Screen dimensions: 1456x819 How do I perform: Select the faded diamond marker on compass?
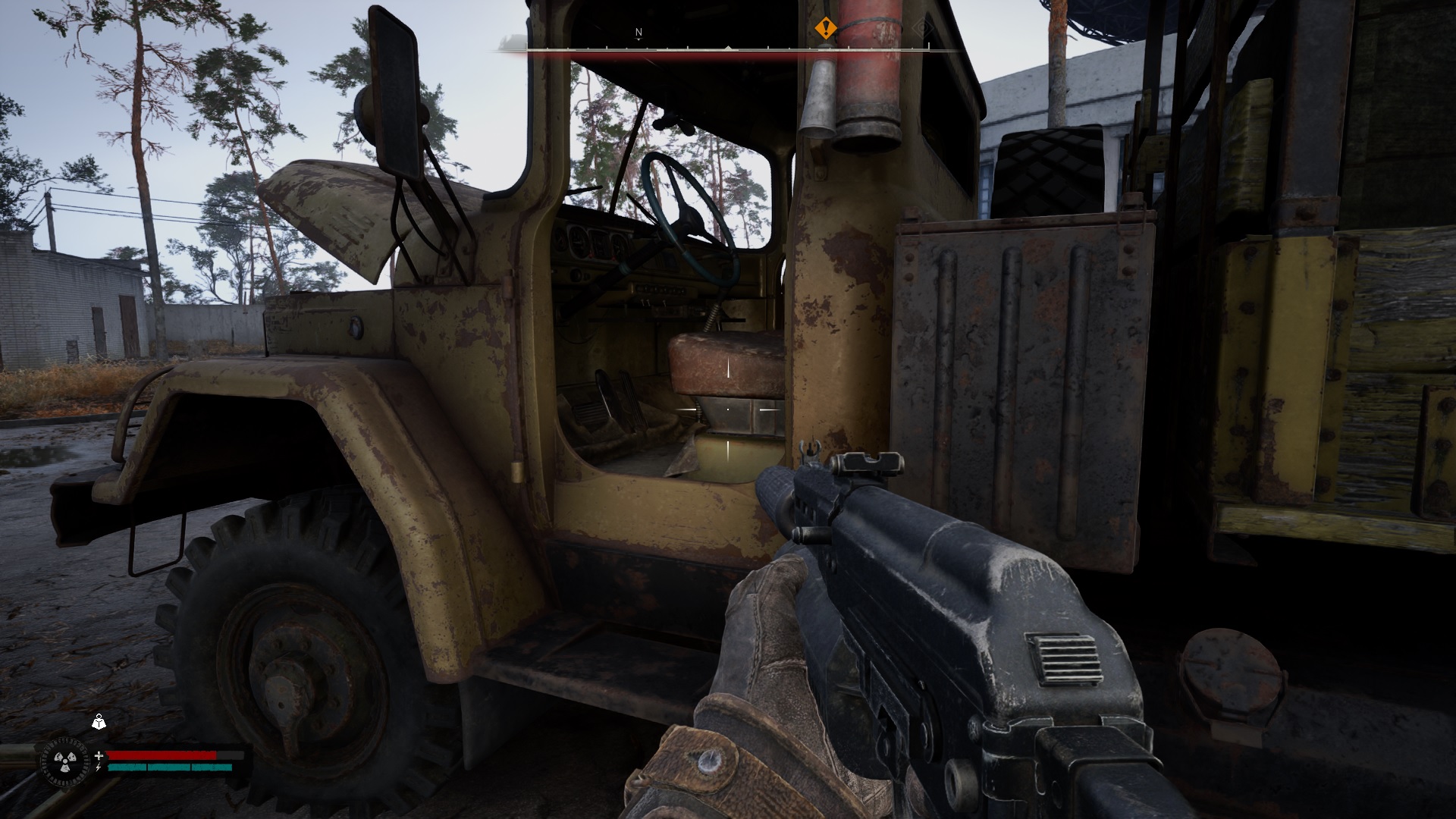click(921, 29)
